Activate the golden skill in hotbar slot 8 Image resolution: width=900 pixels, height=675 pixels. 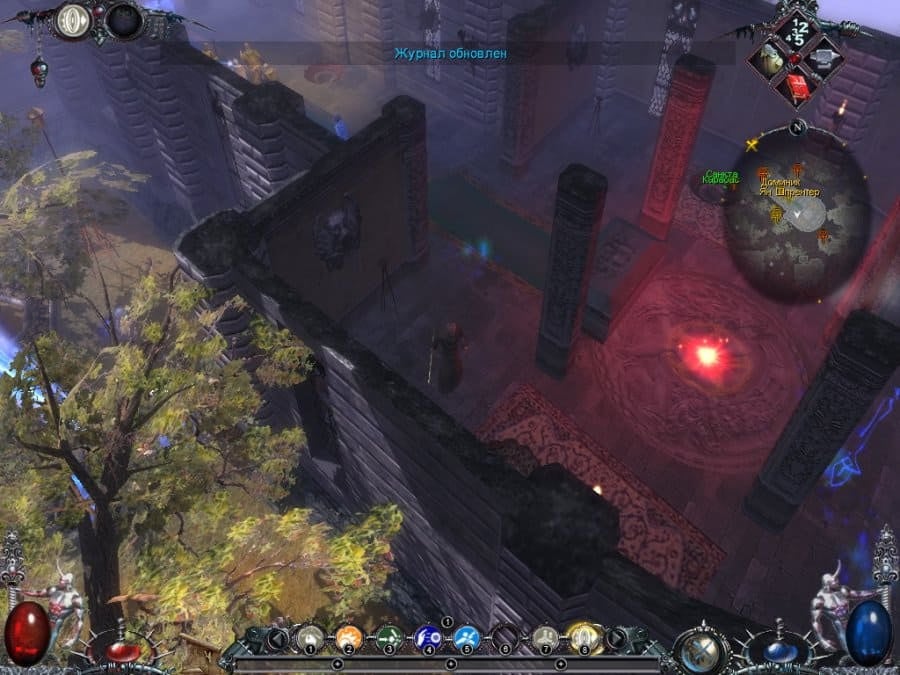(583, 637)
